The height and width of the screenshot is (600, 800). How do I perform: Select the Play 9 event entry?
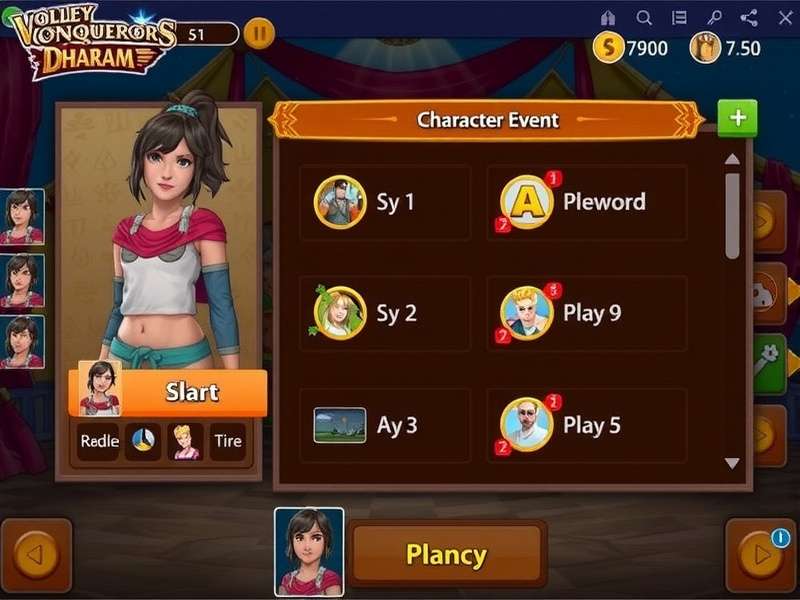587,314
